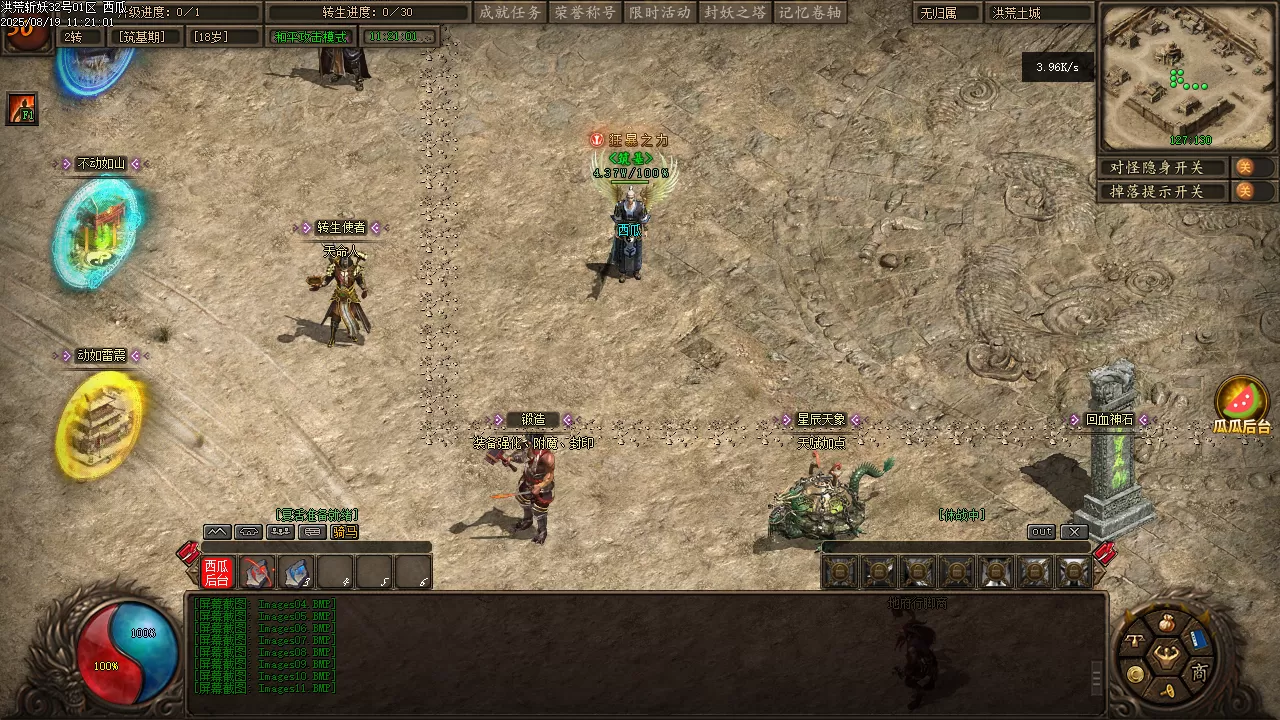Open the 封妖之塔 tower menu
Image resolution: width=1280 pixels, height=720 pixels.
click(735, 13)
